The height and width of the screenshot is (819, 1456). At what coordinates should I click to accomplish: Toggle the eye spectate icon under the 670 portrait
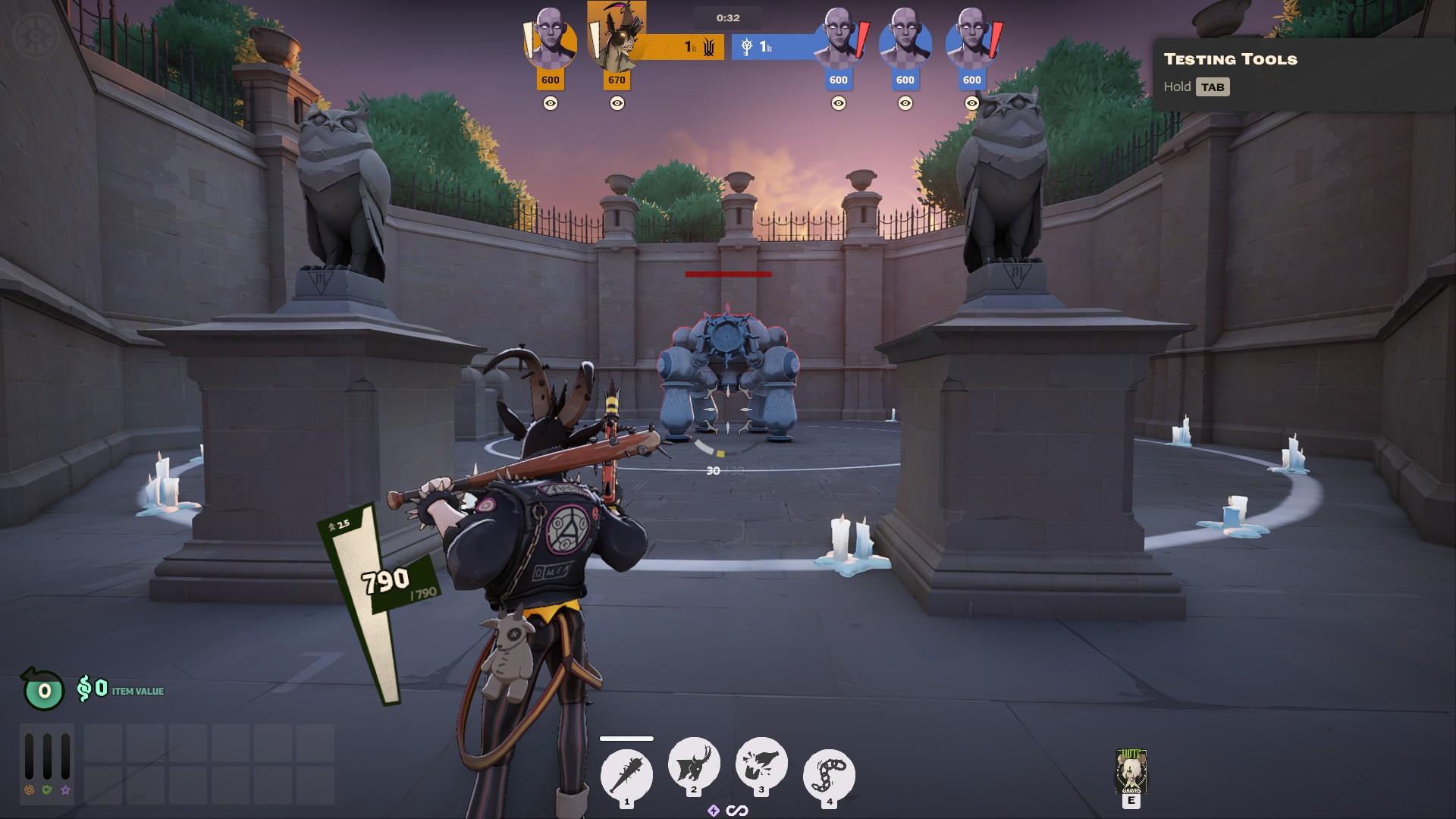tap(616, 104)
